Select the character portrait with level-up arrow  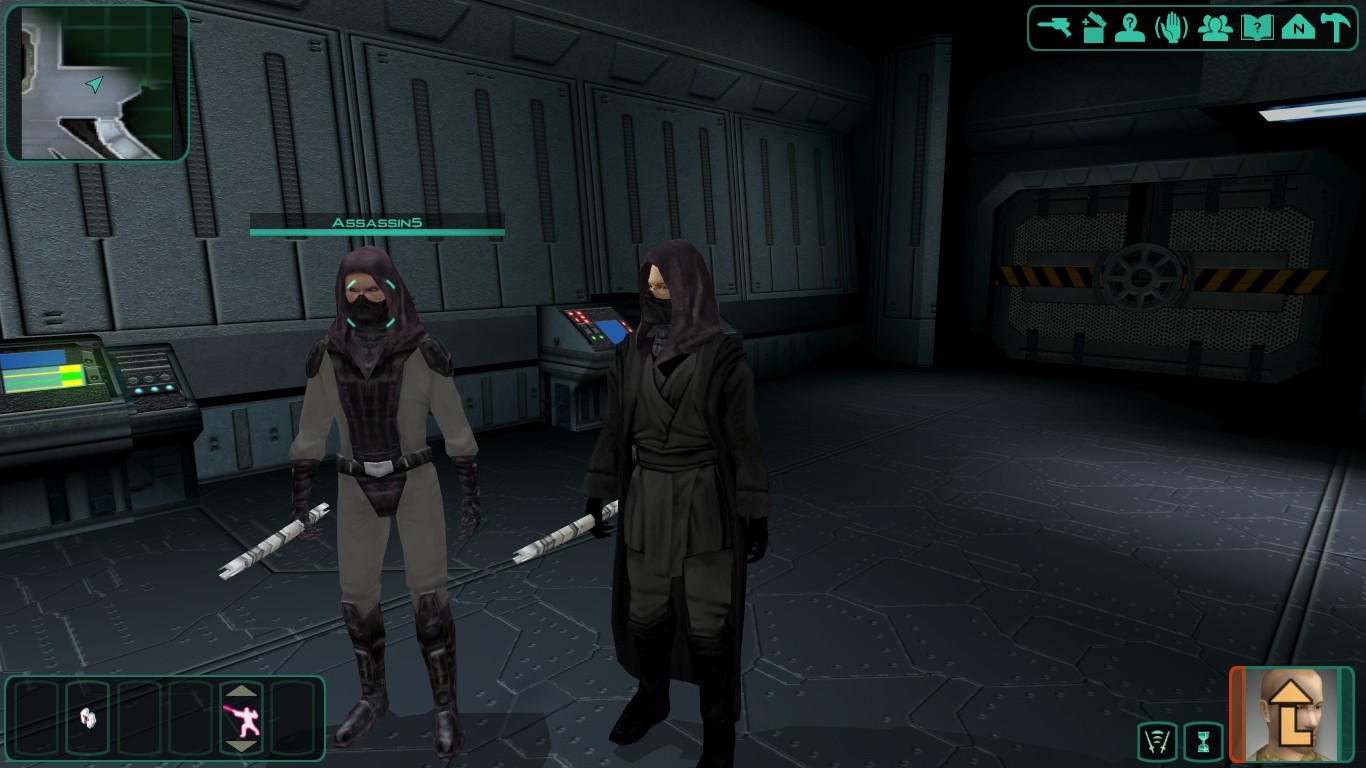click(1291, 715)
